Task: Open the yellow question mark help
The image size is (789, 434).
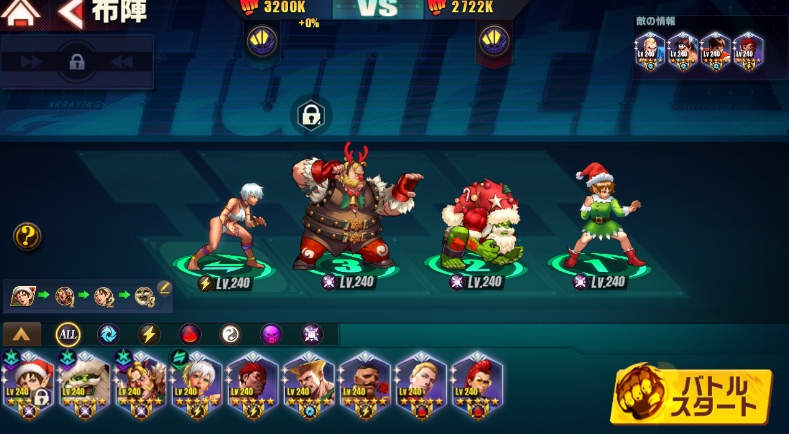Action: tap(27, 236)
